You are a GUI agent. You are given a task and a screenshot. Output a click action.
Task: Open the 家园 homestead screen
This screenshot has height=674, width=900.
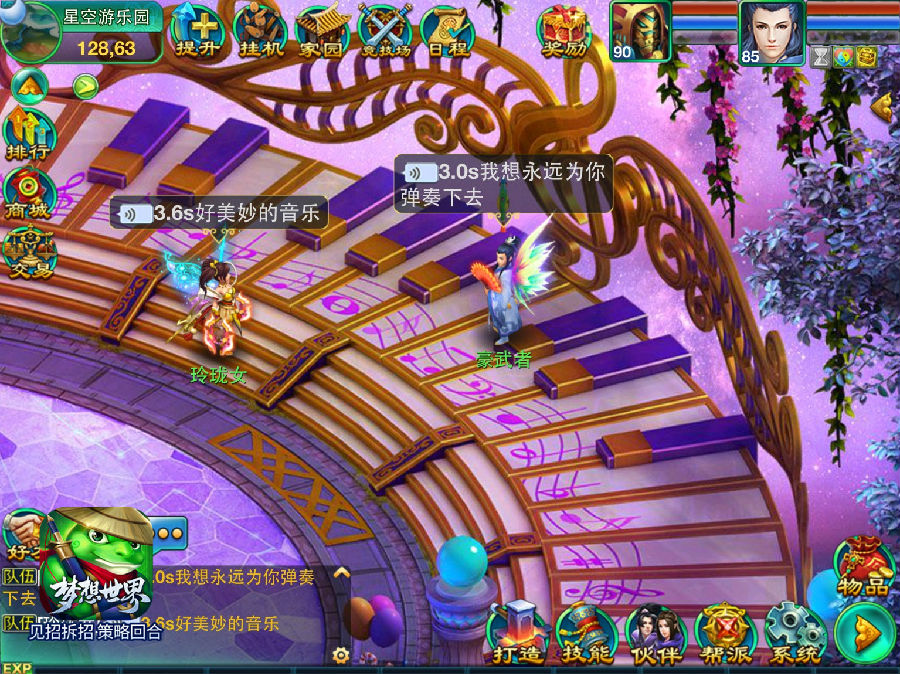pyautogui.click(x=321, y=30)
